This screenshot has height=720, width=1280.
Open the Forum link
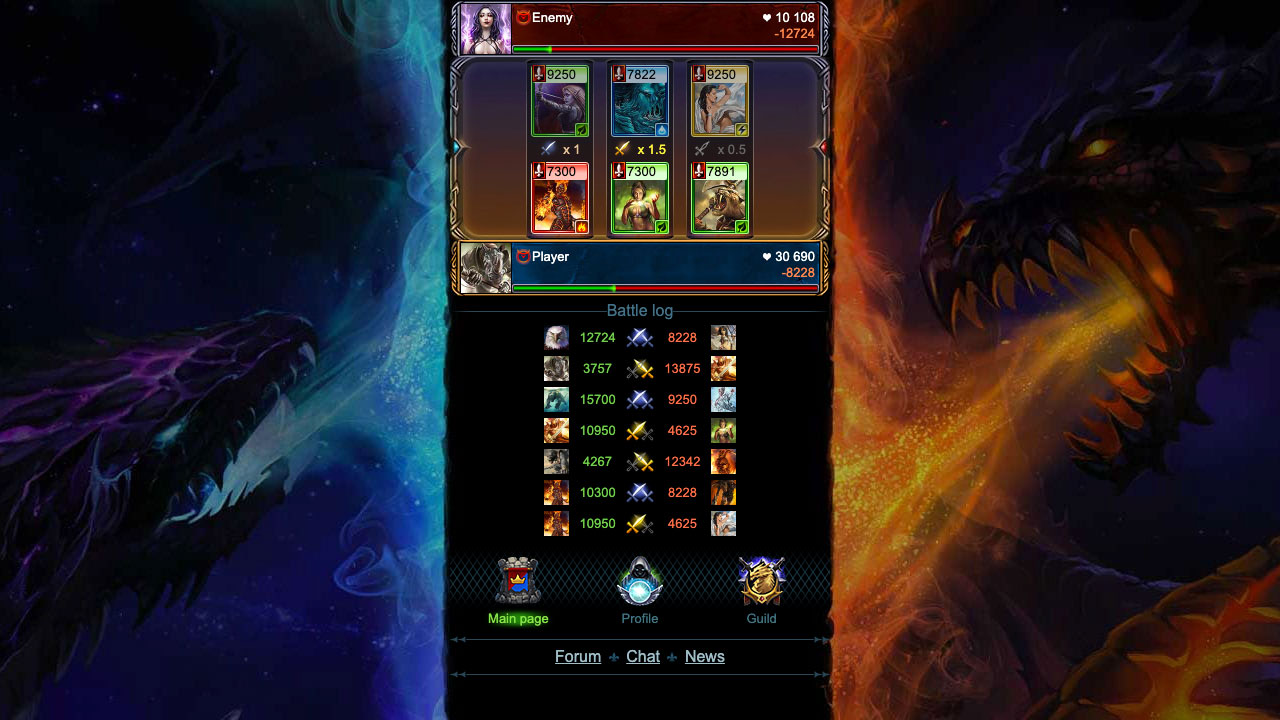[577, 657]
